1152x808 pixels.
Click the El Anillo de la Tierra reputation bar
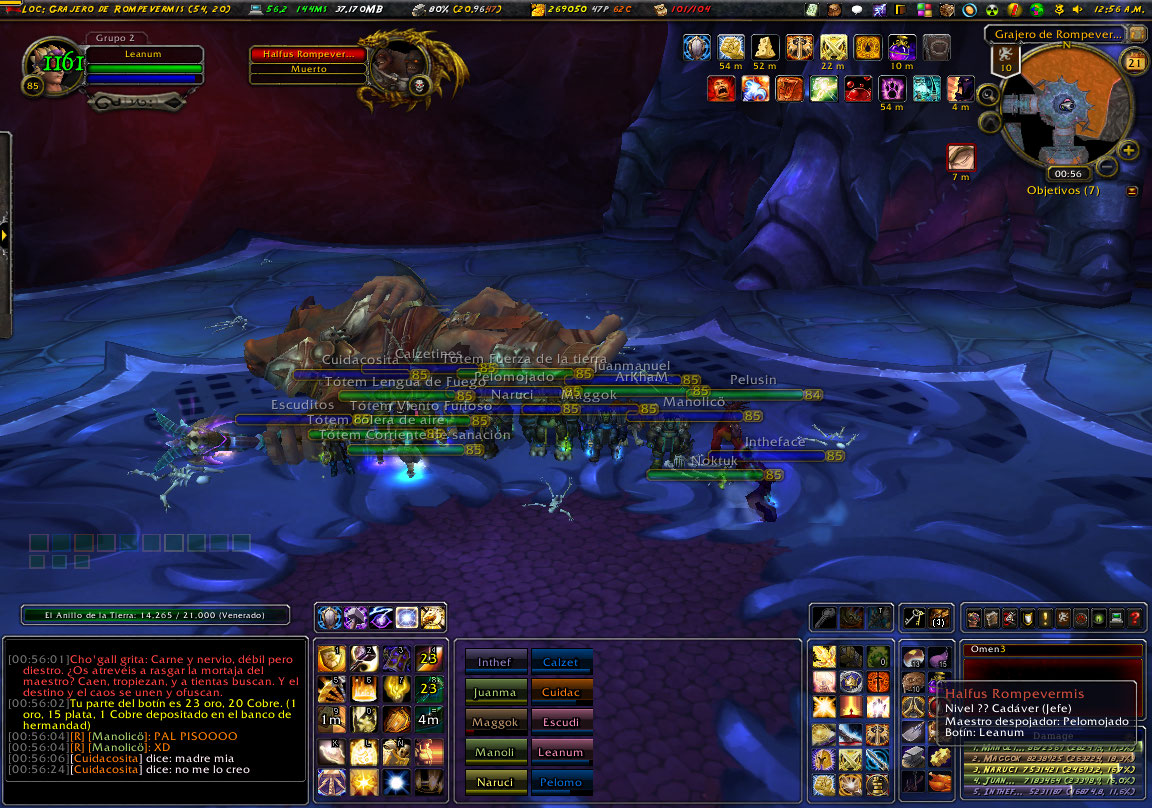pyautogui.click(x=155, y=616)
